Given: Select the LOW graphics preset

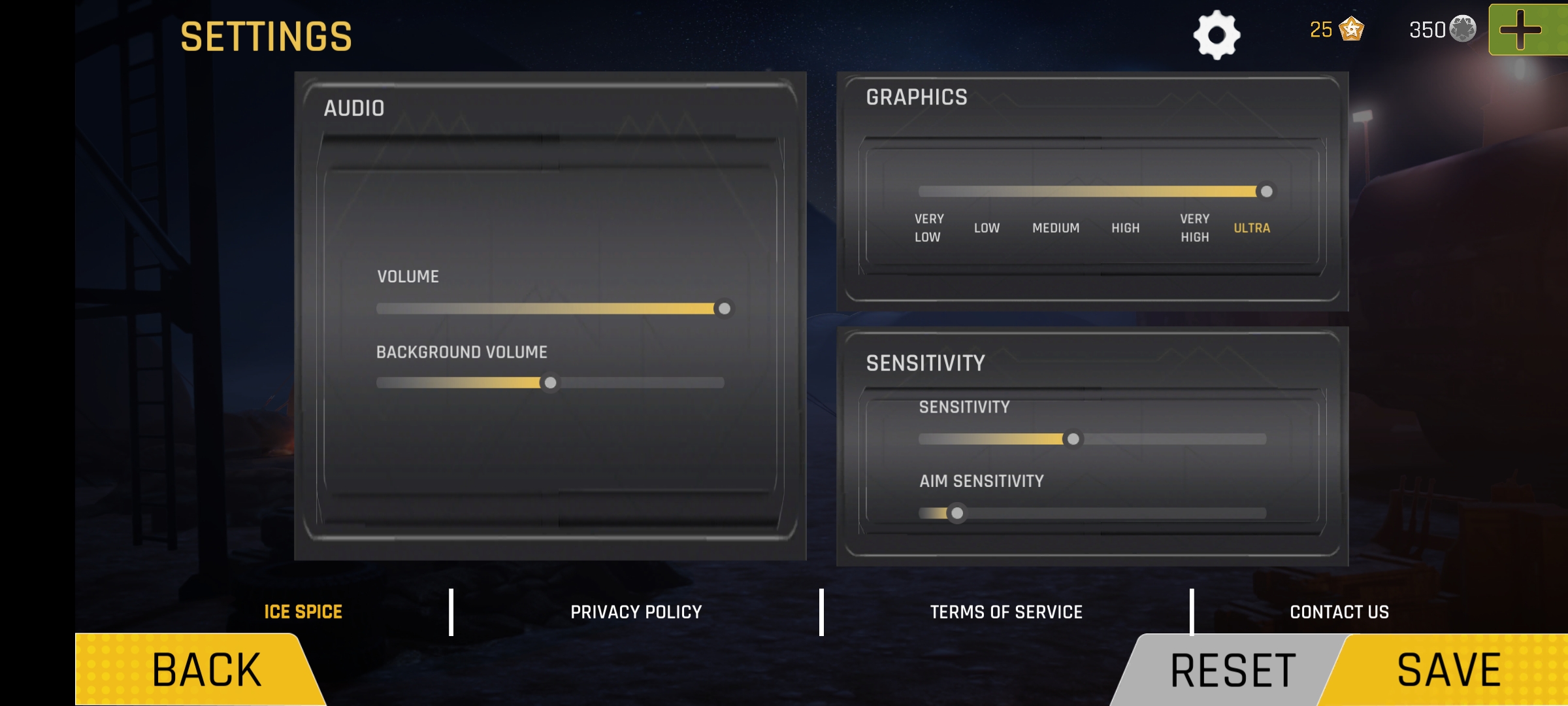Looking at the screenshot, I should pos(987,227).
